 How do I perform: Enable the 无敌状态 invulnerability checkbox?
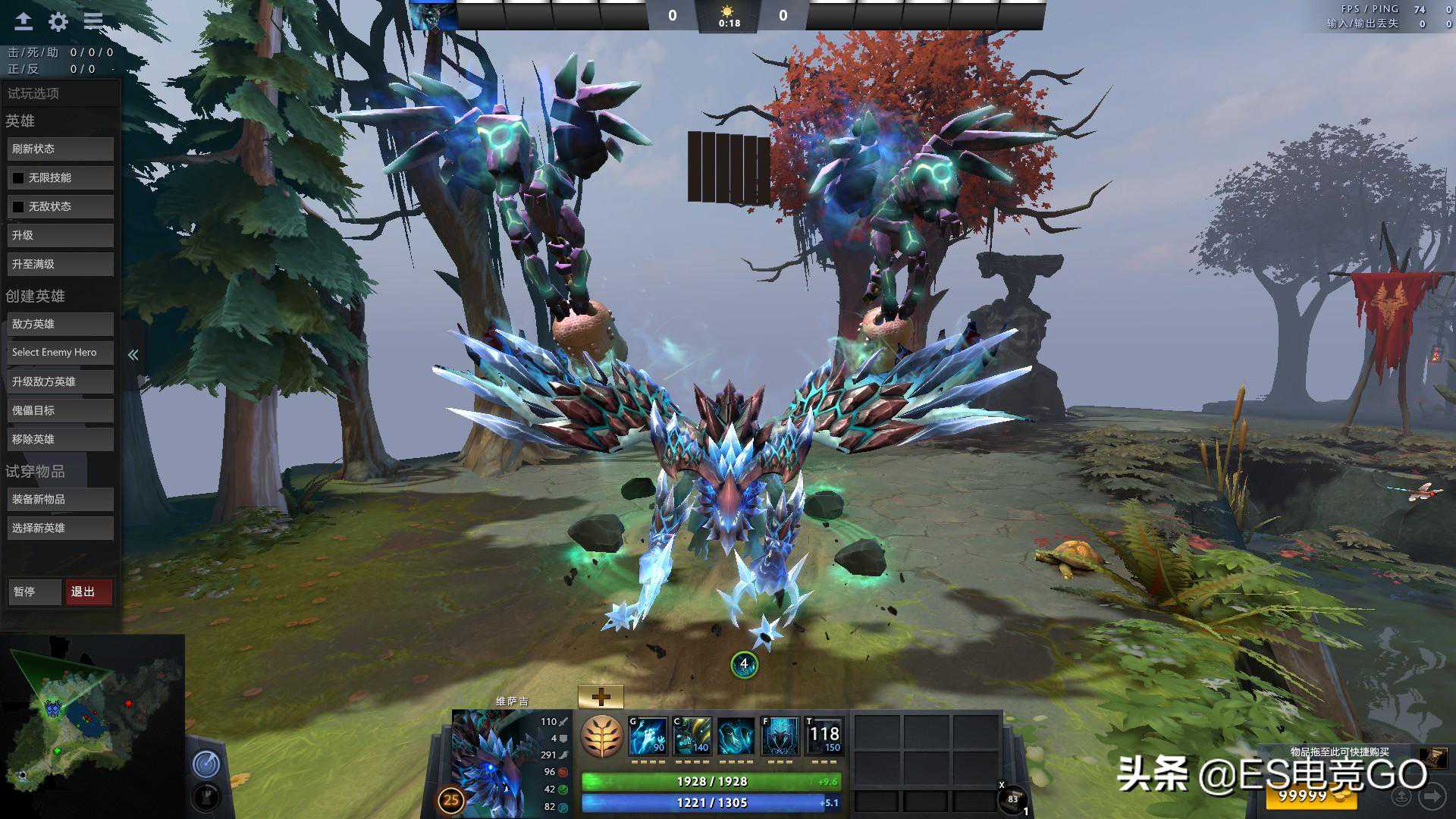point(18,207)
